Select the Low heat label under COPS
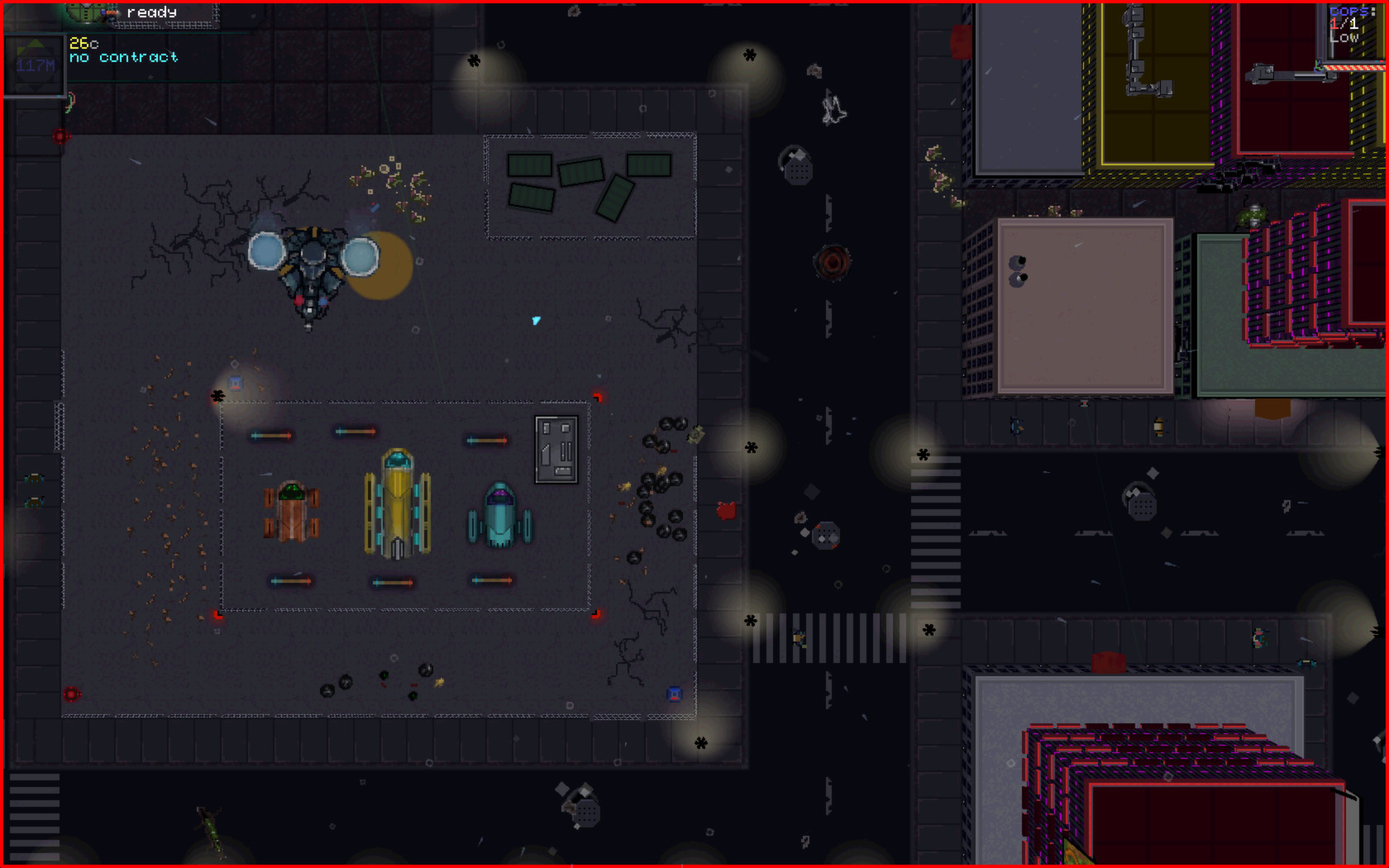1389x868 pixels. click(x=1344, y=36)
